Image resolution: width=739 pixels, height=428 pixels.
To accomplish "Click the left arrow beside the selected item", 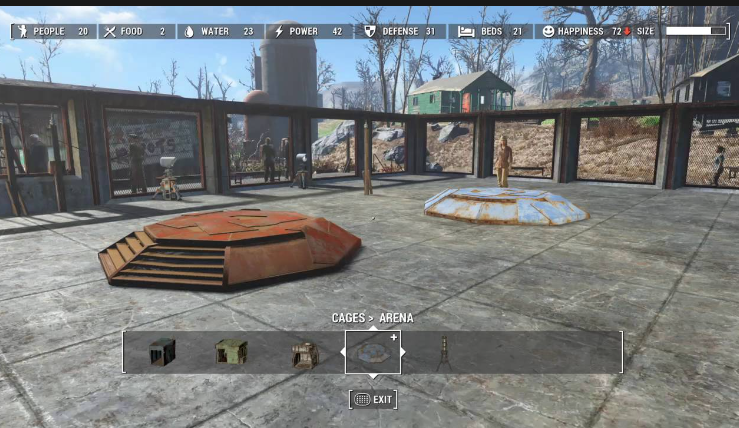I will pos(342,352).
